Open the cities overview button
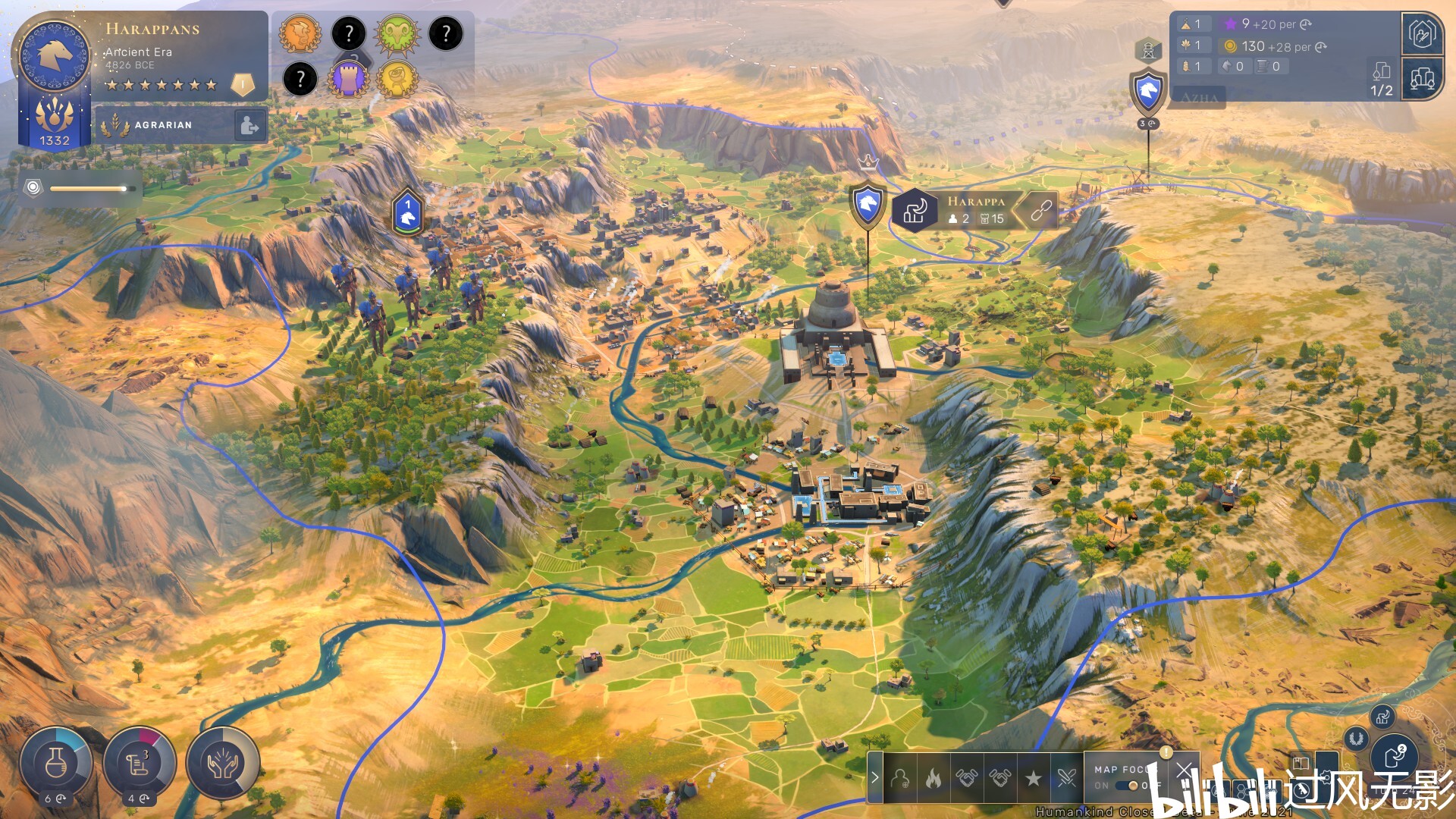 pyautogui.click(x=1422, y=78)
